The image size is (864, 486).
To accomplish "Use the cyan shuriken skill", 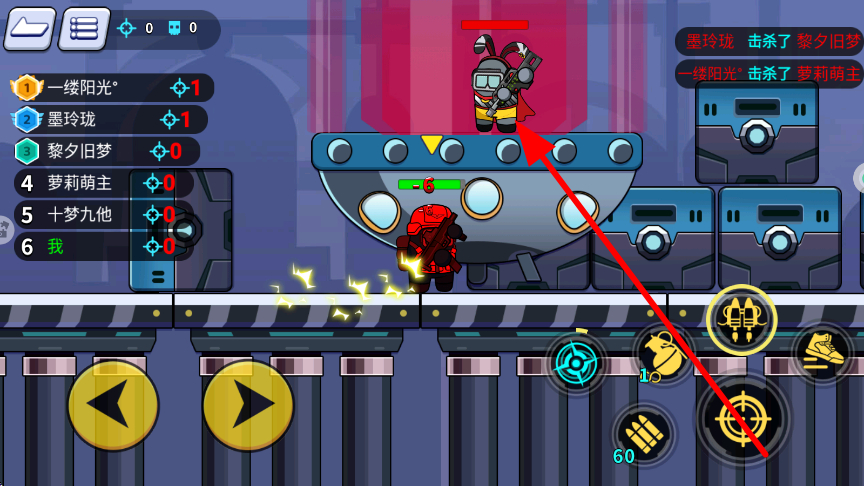I will coord(577,363).
